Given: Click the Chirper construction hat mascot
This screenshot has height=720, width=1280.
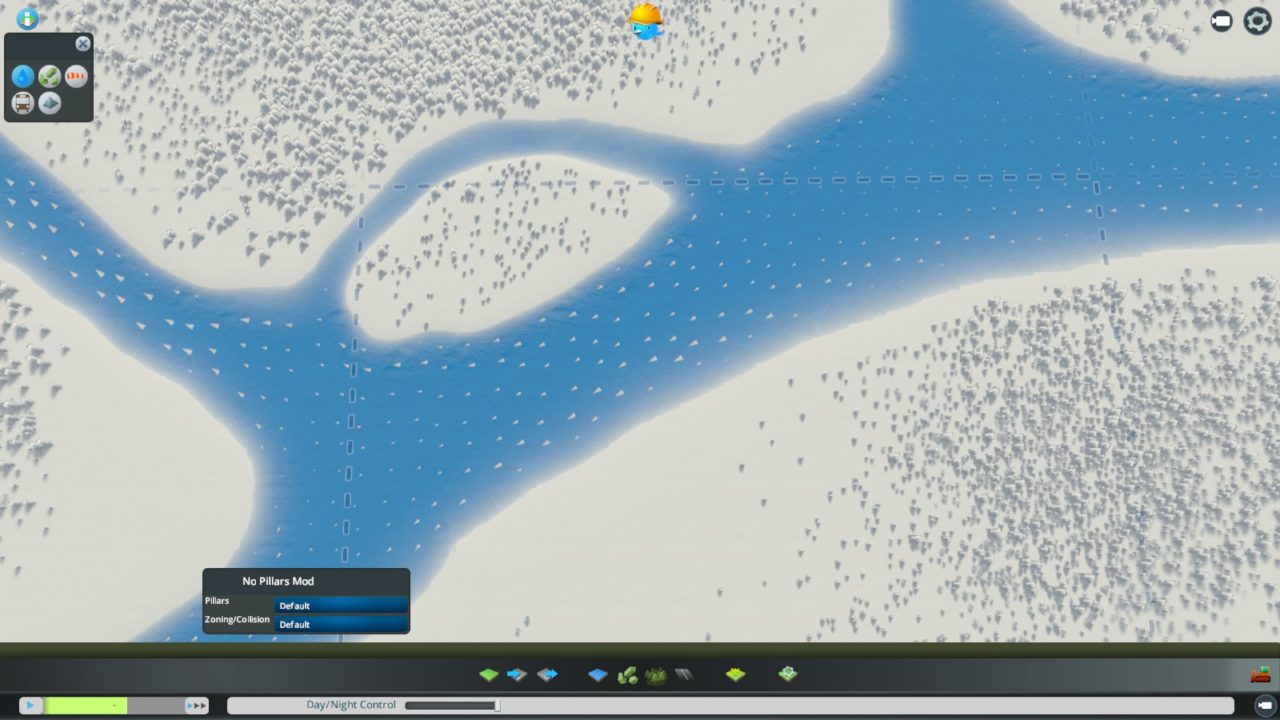Looking at the screenshot, I should pyautogui.click(x=643, y=20).
